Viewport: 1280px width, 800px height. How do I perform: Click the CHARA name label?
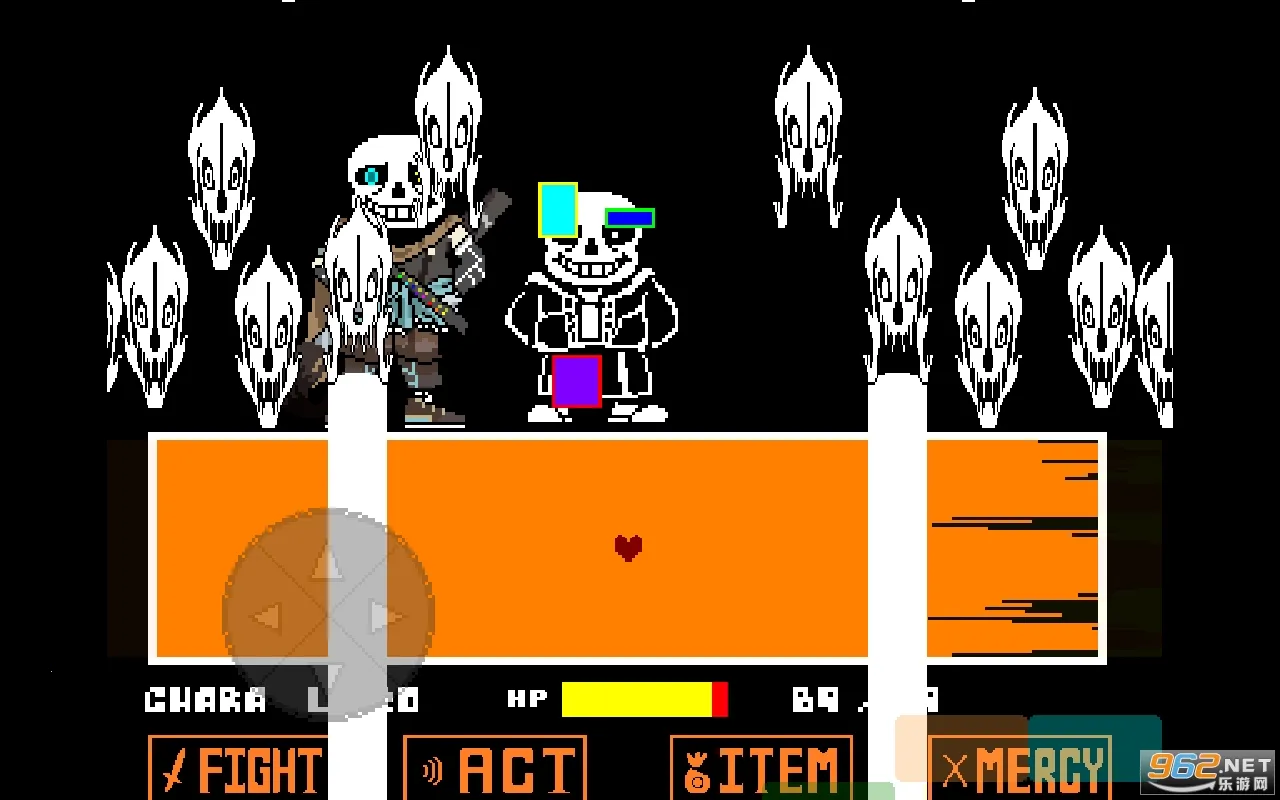point(205,699)
